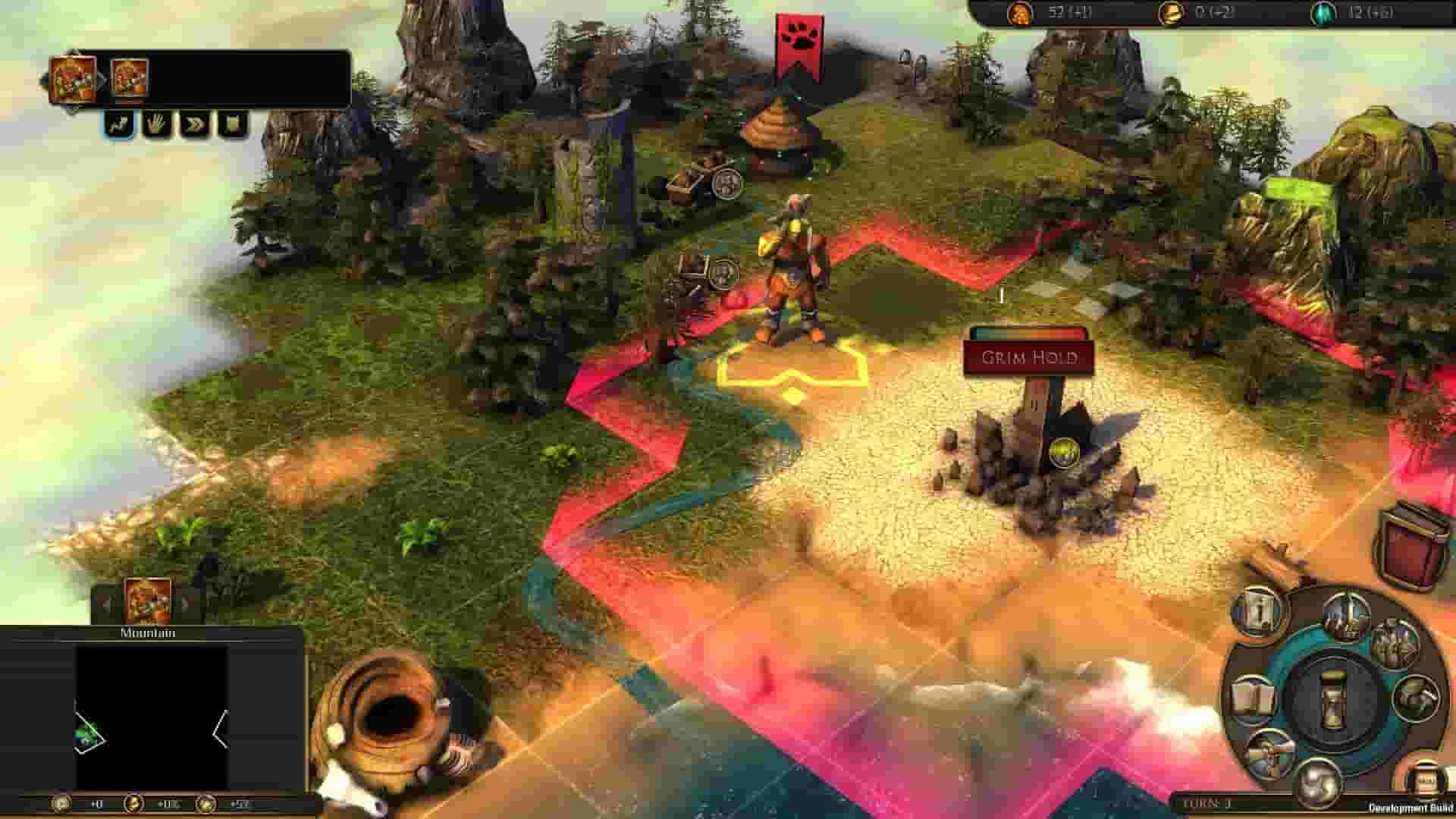The image size is (1456, 819).
Task: Select the hero portrait thumbnail top left
Action: pos(72,78)
